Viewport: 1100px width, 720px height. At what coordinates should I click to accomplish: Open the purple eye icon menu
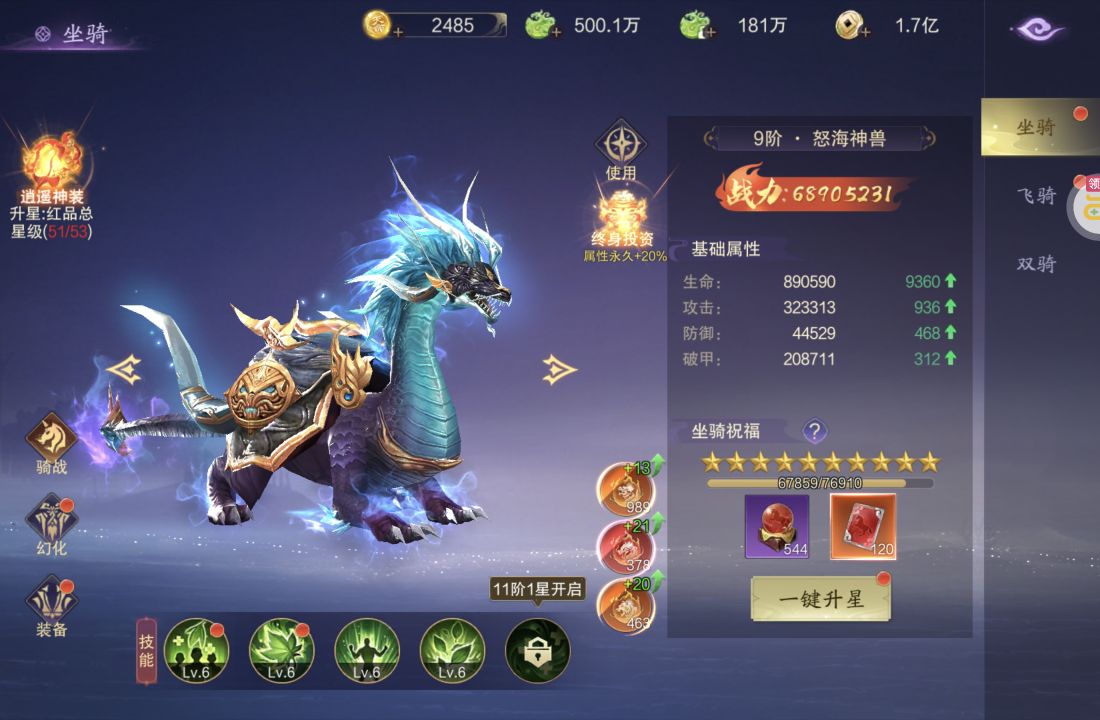(x=1037, y=29)
